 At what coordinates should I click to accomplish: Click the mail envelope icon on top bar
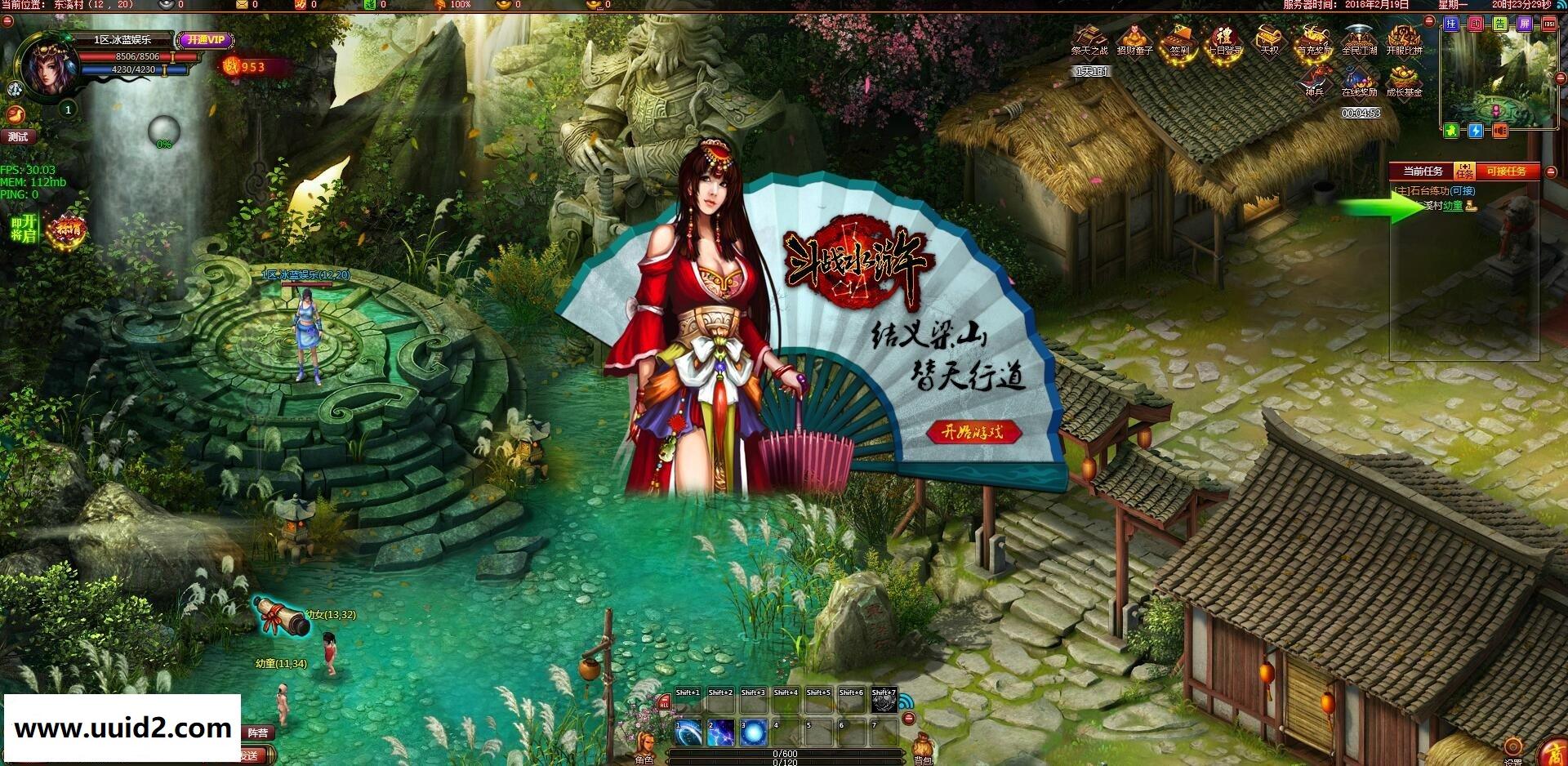241,7
